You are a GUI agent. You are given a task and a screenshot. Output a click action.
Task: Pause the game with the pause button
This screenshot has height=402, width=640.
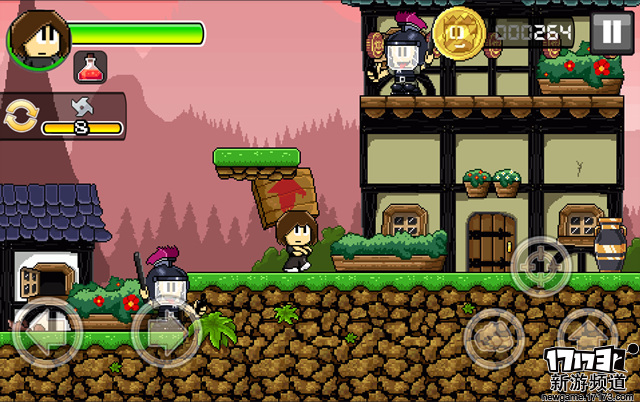click(607, 33)
